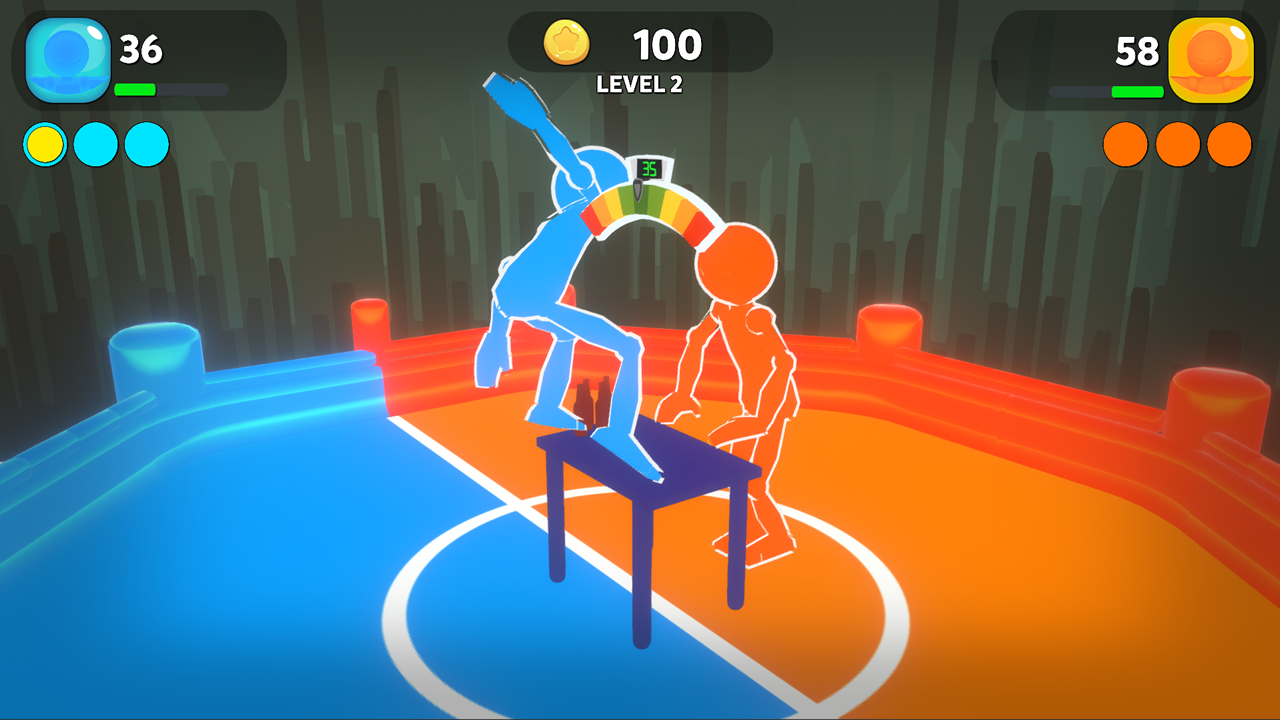Select the orange player avatar icon

pyautogui.click(x=1213, y=57)
